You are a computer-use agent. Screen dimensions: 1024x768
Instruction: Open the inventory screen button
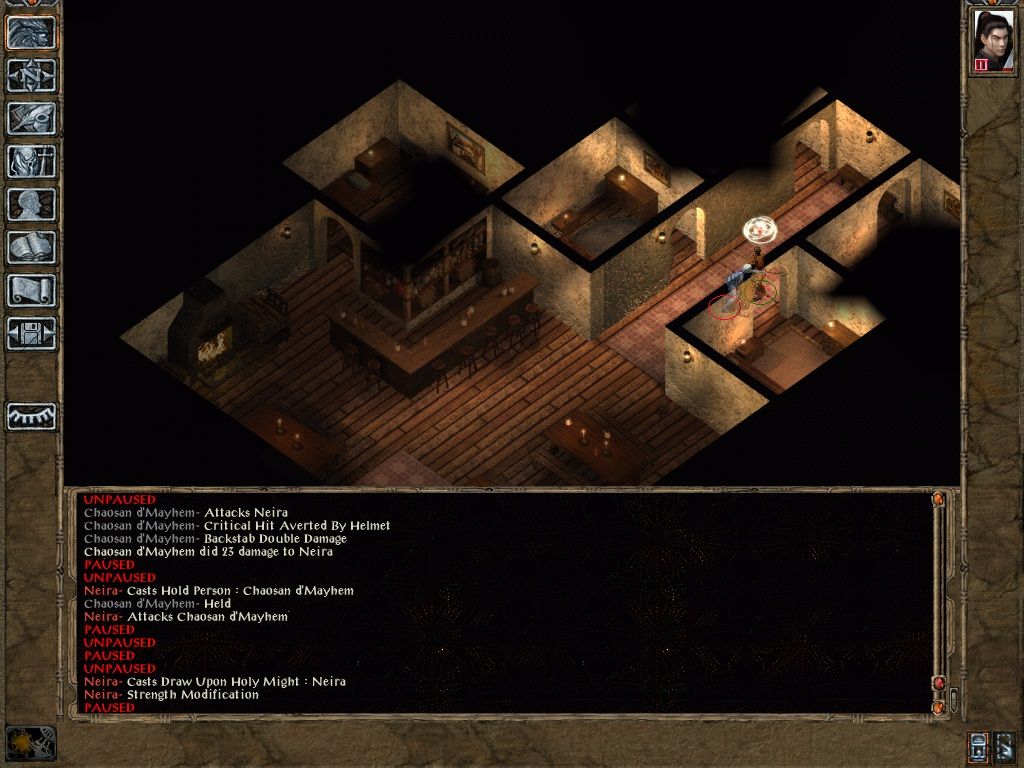tap(32, 161)
